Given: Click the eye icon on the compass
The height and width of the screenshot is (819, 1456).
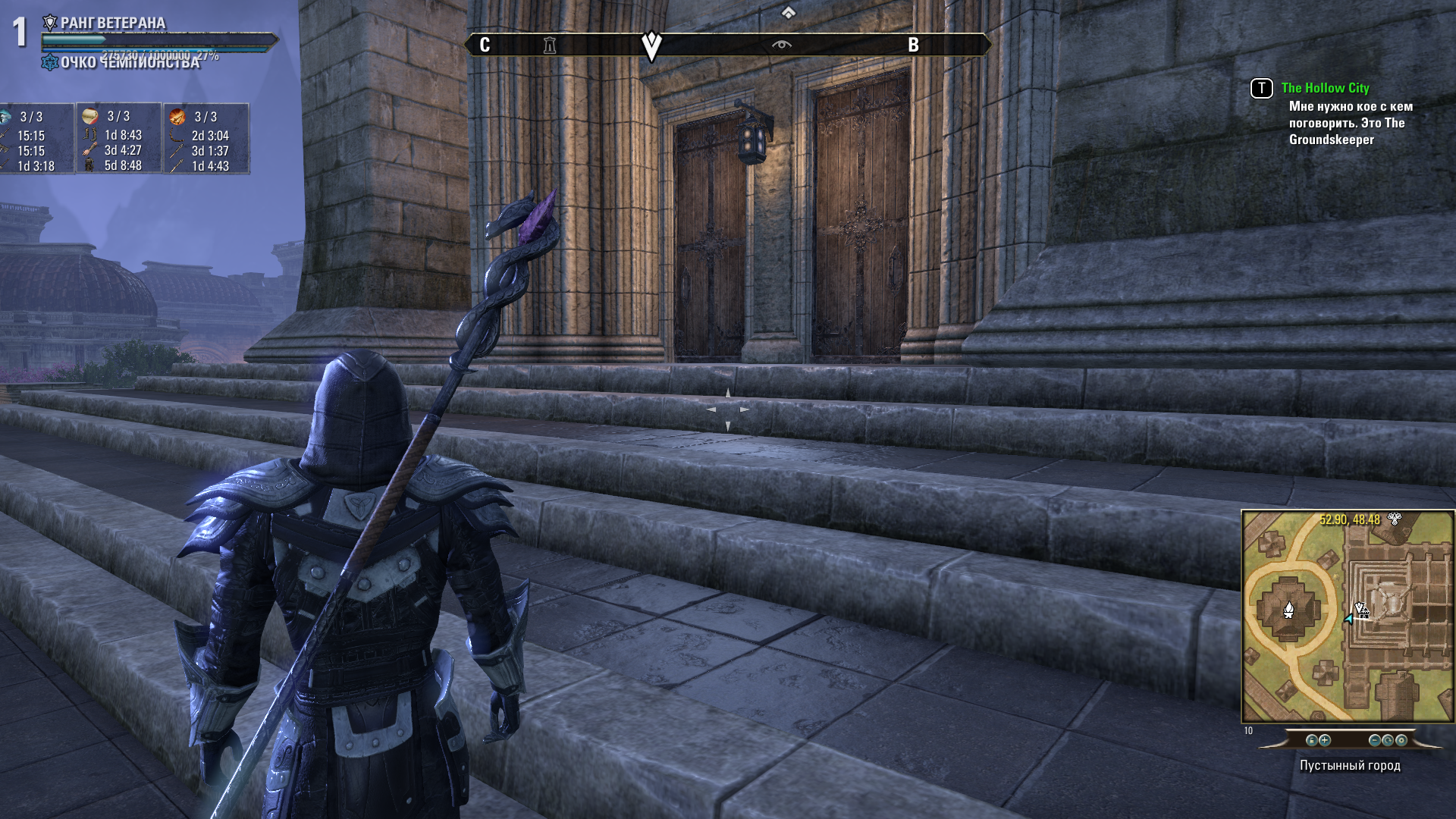Looking at the screenshot, I should (x=781, y=45).
